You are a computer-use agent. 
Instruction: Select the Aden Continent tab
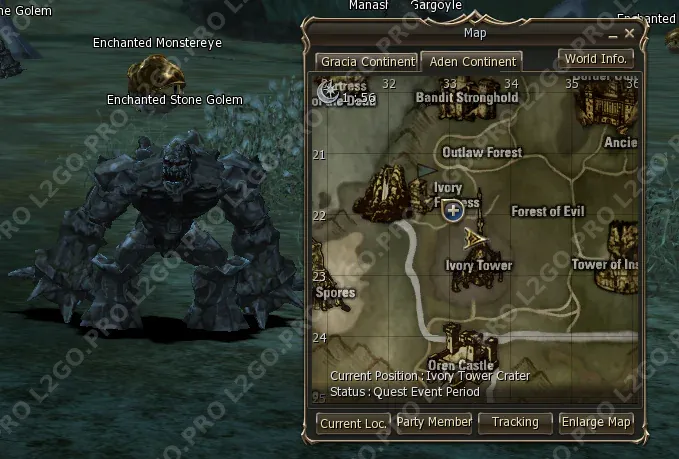(x=472, y=62)
